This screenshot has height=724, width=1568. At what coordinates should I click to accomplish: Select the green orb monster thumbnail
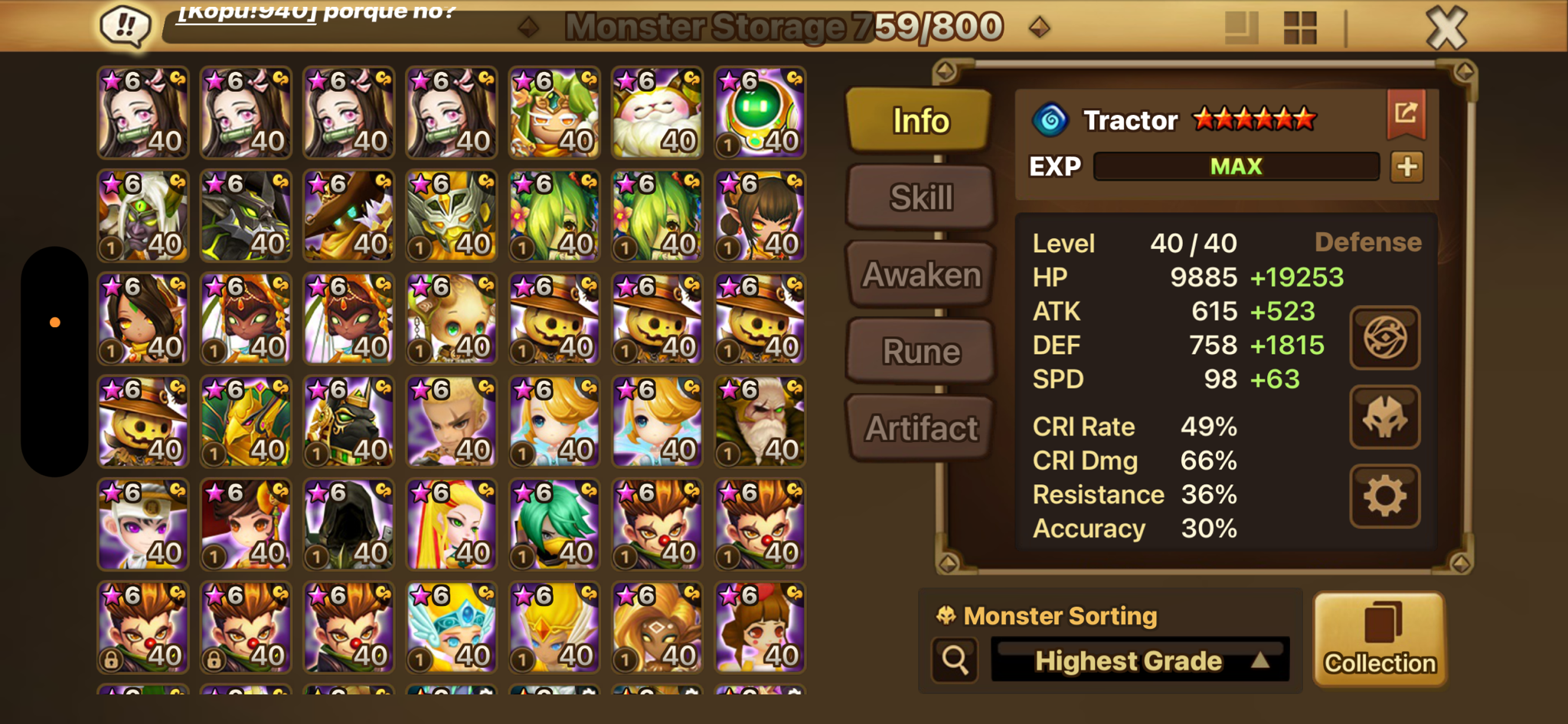point(759,113)
